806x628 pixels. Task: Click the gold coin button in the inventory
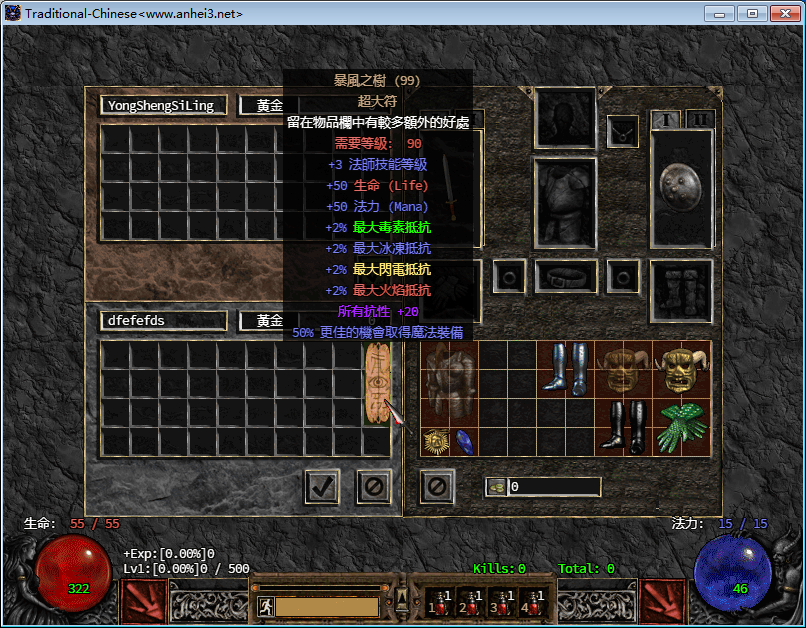(495, 487)
